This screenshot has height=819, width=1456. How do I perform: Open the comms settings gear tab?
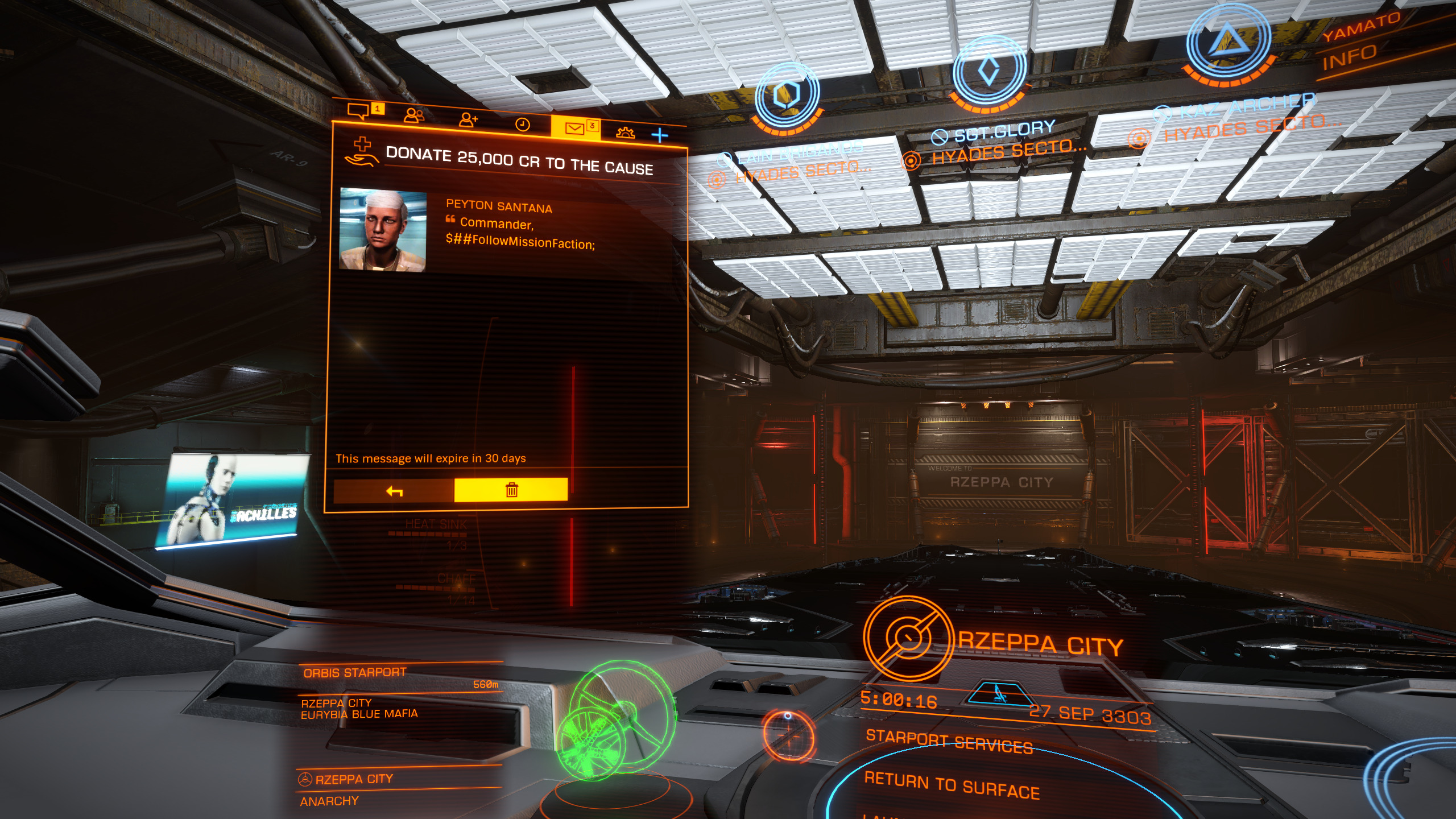626,133
